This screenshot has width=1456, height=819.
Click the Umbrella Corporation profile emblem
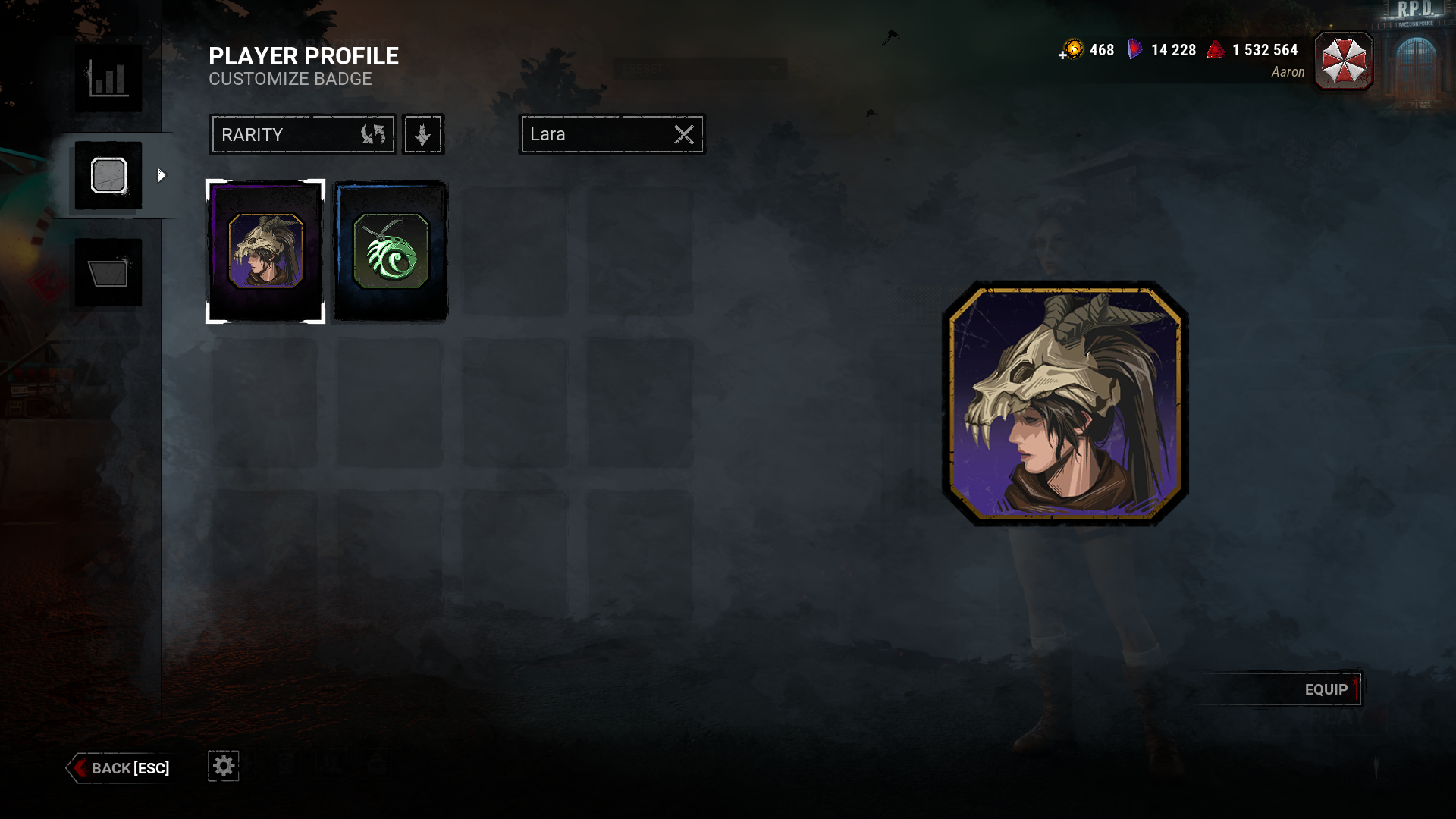(1342, 61)
